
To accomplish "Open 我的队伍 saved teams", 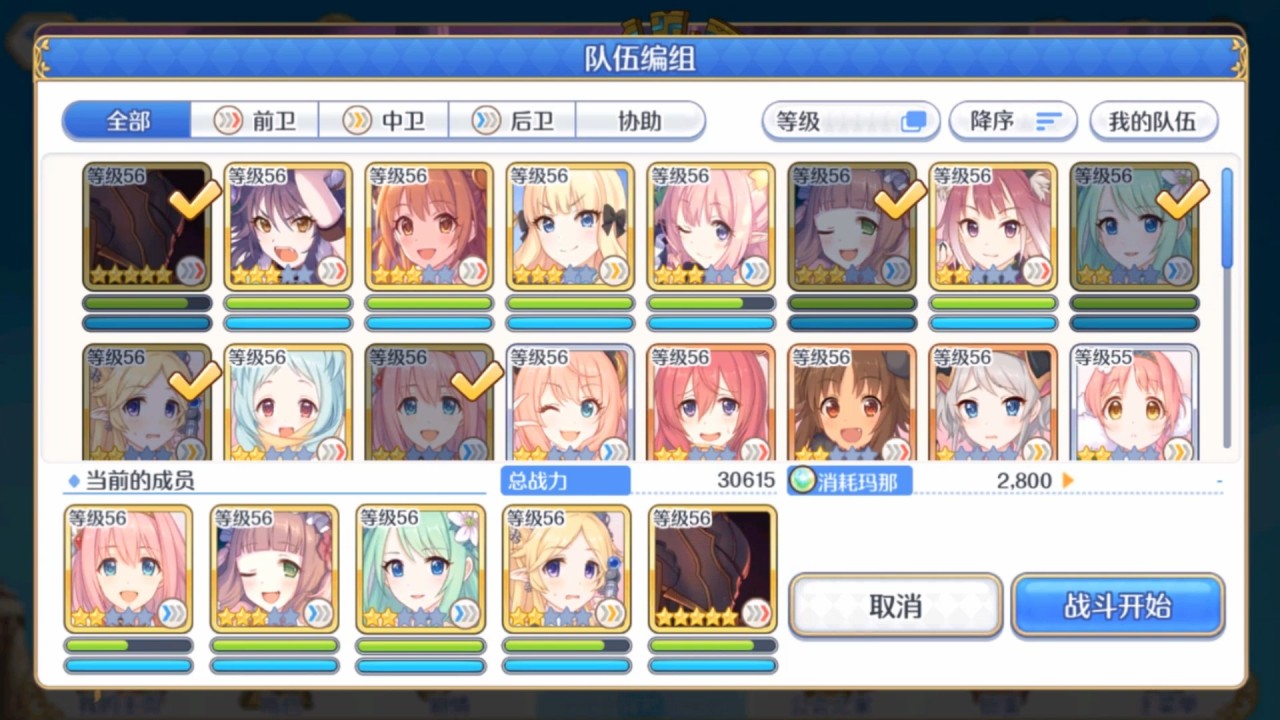I will [x=1153, y=121].
